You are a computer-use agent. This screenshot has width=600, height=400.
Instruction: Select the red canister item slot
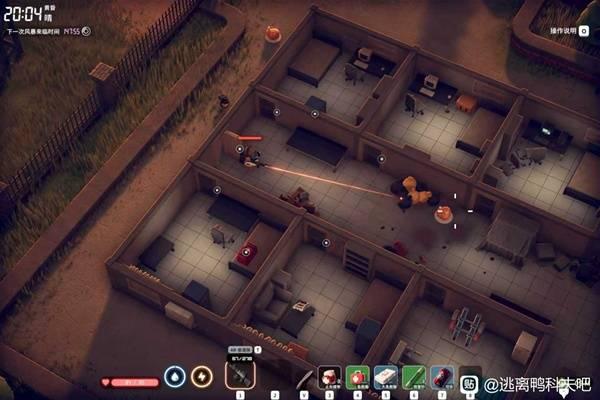coord(441,377)
